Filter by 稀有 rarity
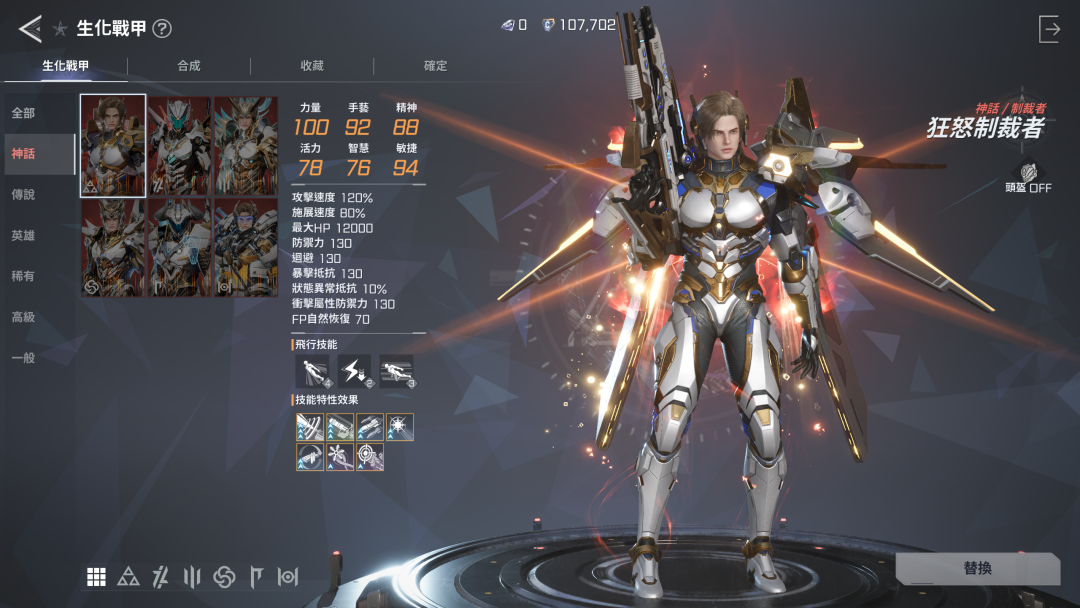Image resolution: width=1080 pixels, height=608 pixels. click(23, 276)
